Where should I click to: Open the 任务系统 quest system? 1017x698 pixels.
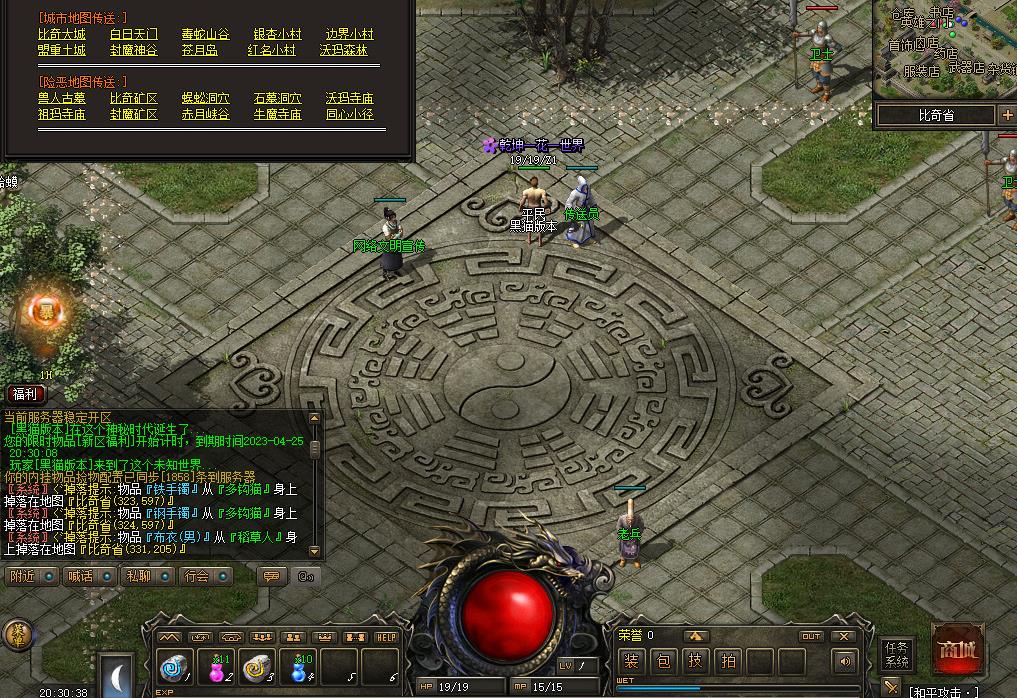click(x=897, y=654)
